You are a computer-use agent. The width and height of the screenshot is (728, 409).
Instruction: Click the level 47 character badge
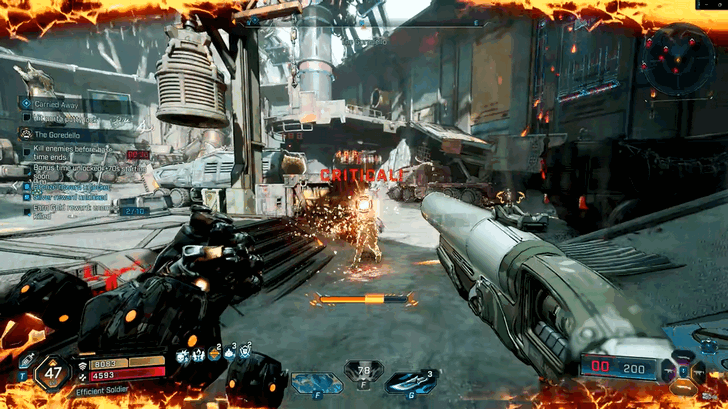(x=53, y=375)
